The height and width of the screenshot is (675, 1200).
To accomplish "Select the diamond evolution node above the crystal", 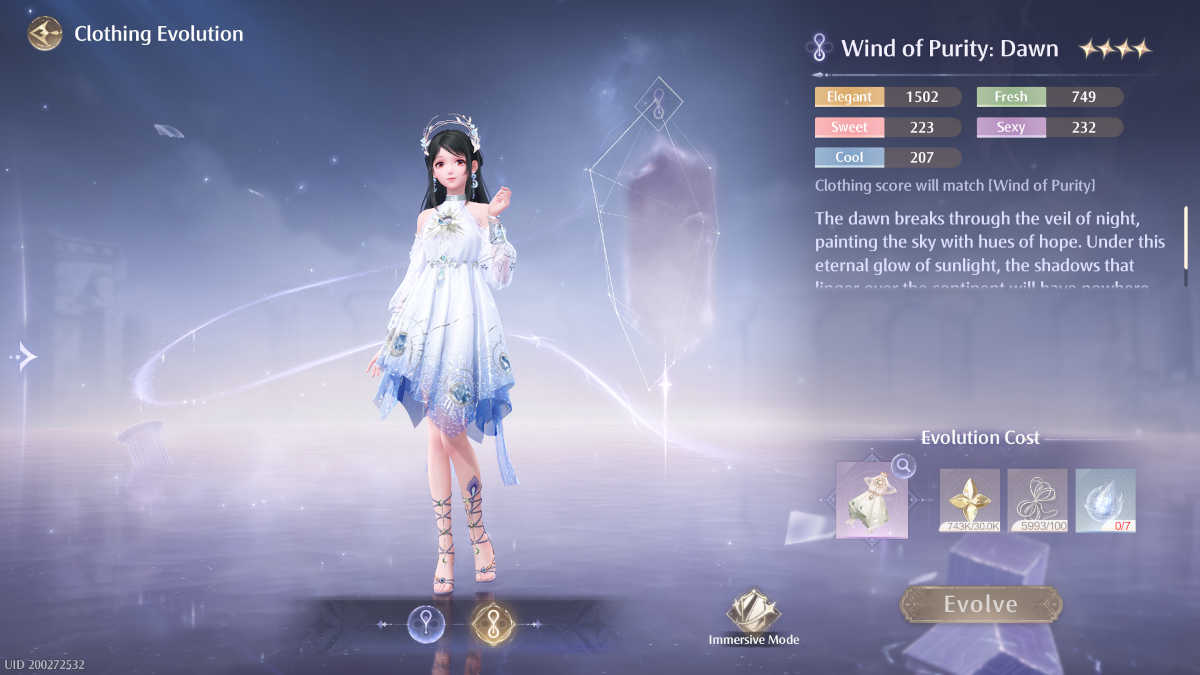I will pos(659,100).
